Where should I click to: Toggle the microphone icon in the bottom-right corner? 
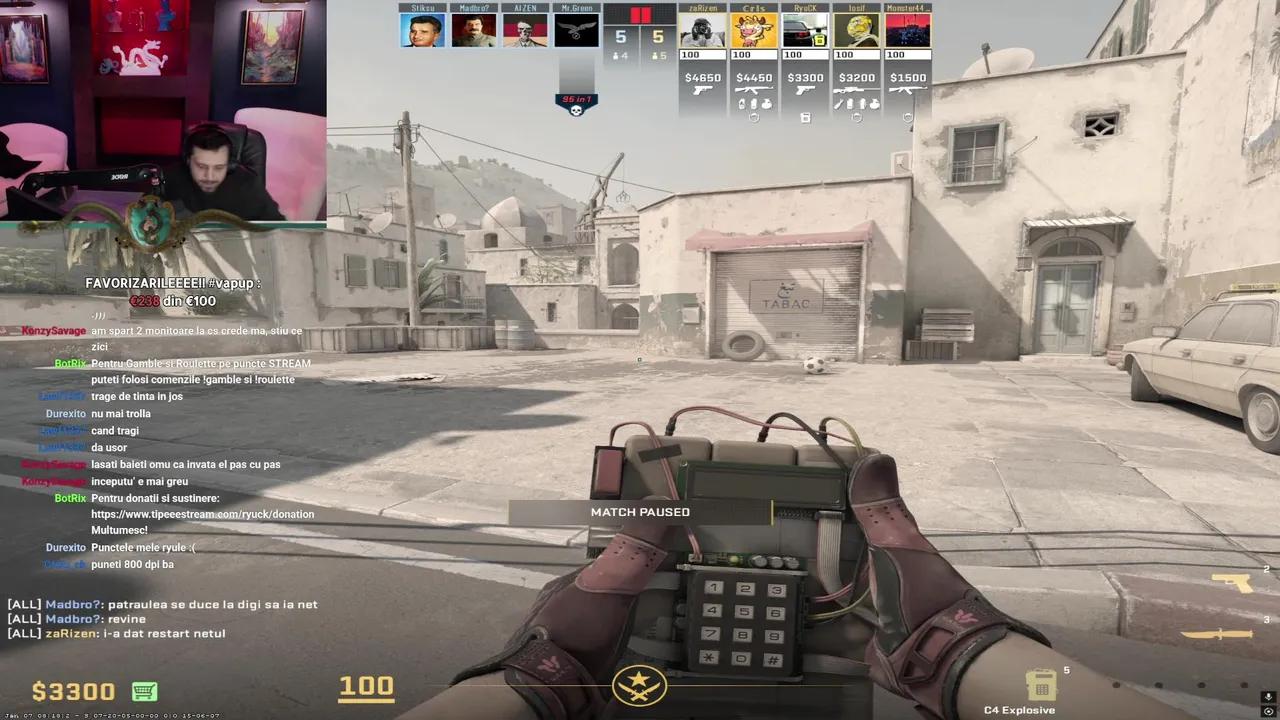tap(1268, 698)
